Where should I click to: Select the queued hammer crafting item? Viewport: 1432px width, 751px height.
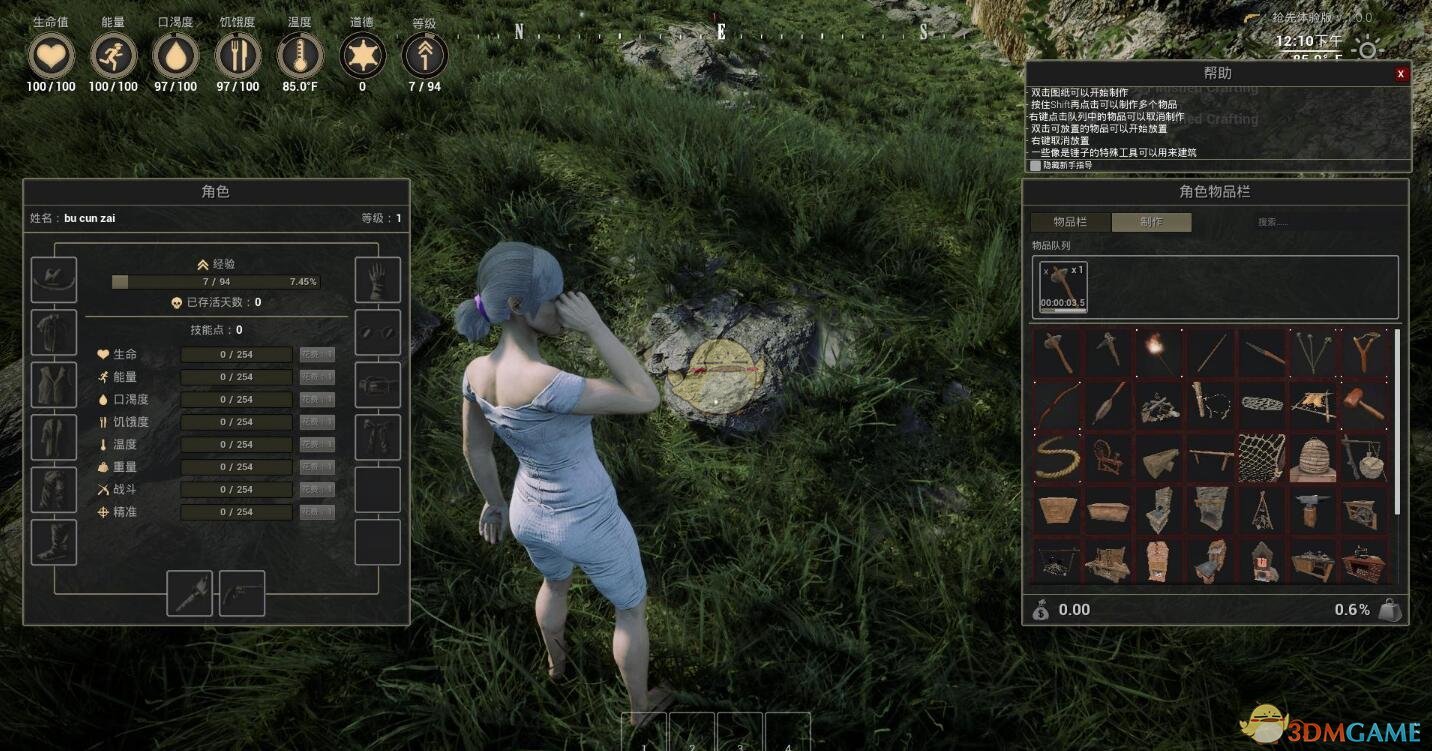[x=1063, y=287]
